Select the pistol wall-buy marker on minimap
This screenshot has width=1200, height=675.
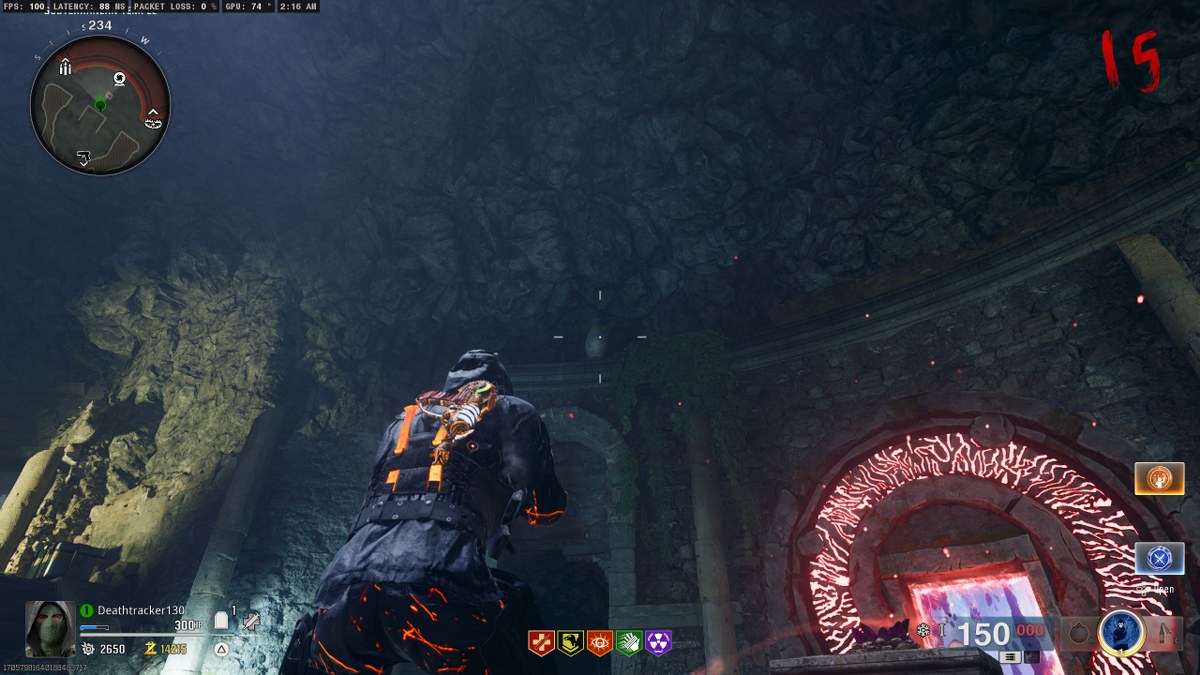click(x=84, y=156)
